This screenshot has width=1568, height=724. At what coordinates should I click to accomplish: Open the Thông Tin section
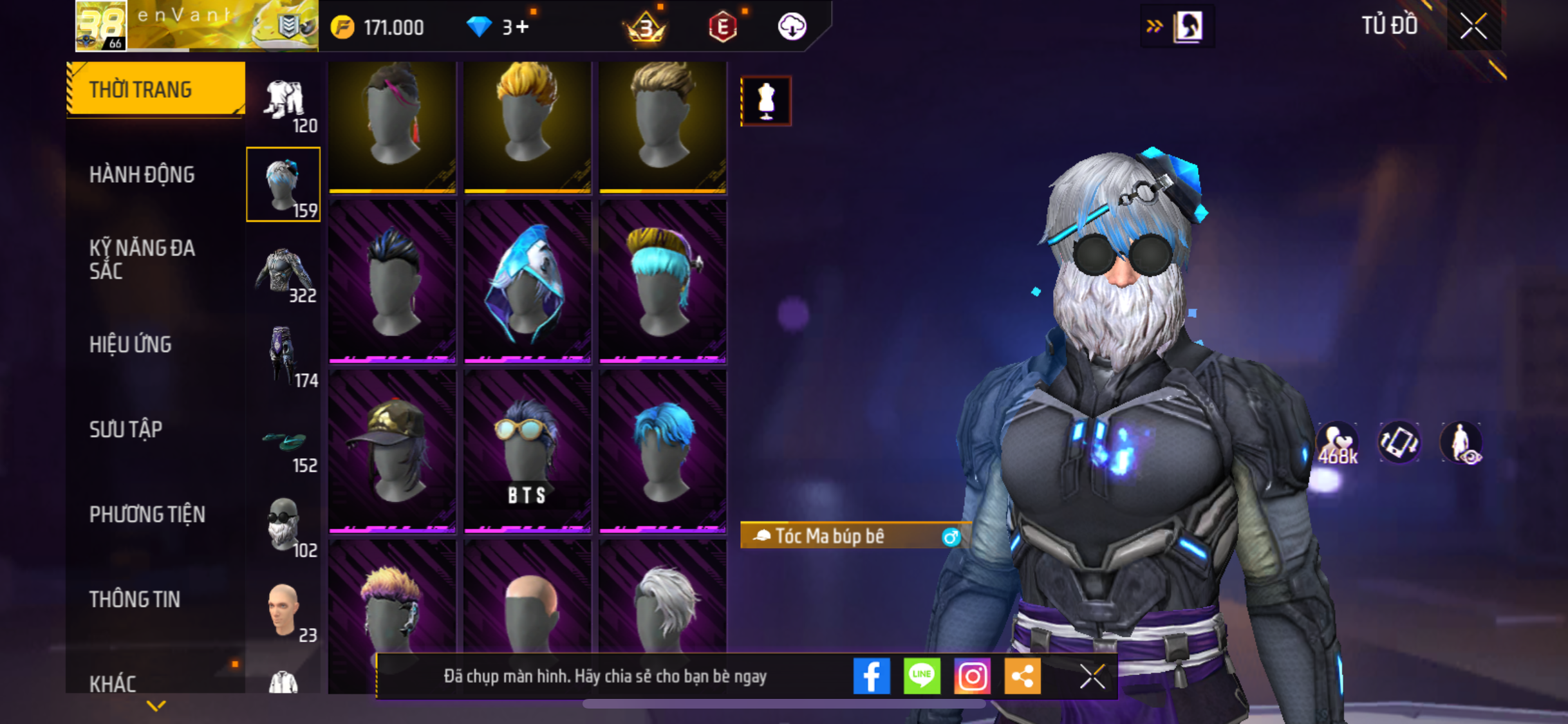(135, 599)
